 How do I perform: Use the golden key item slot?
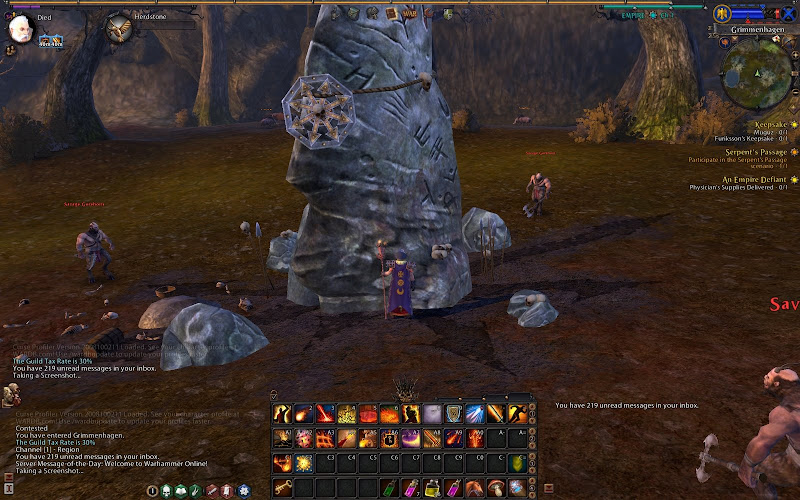[282, 487]
